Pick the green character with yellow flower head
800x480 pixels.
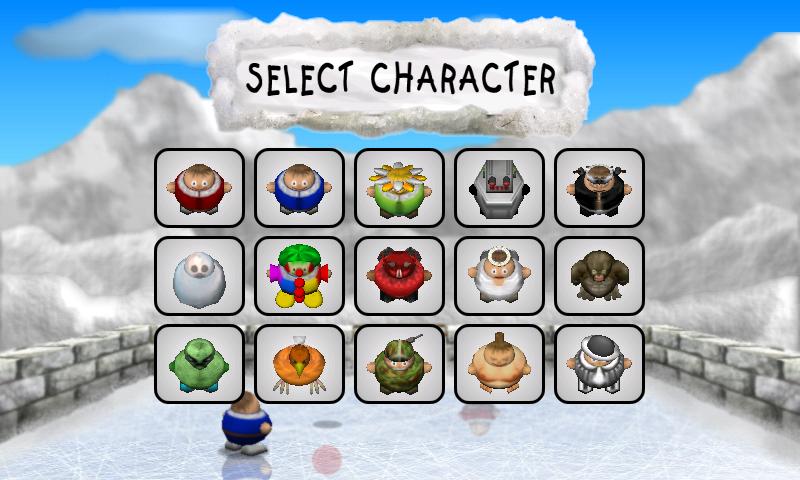click(x=399, y=188)
